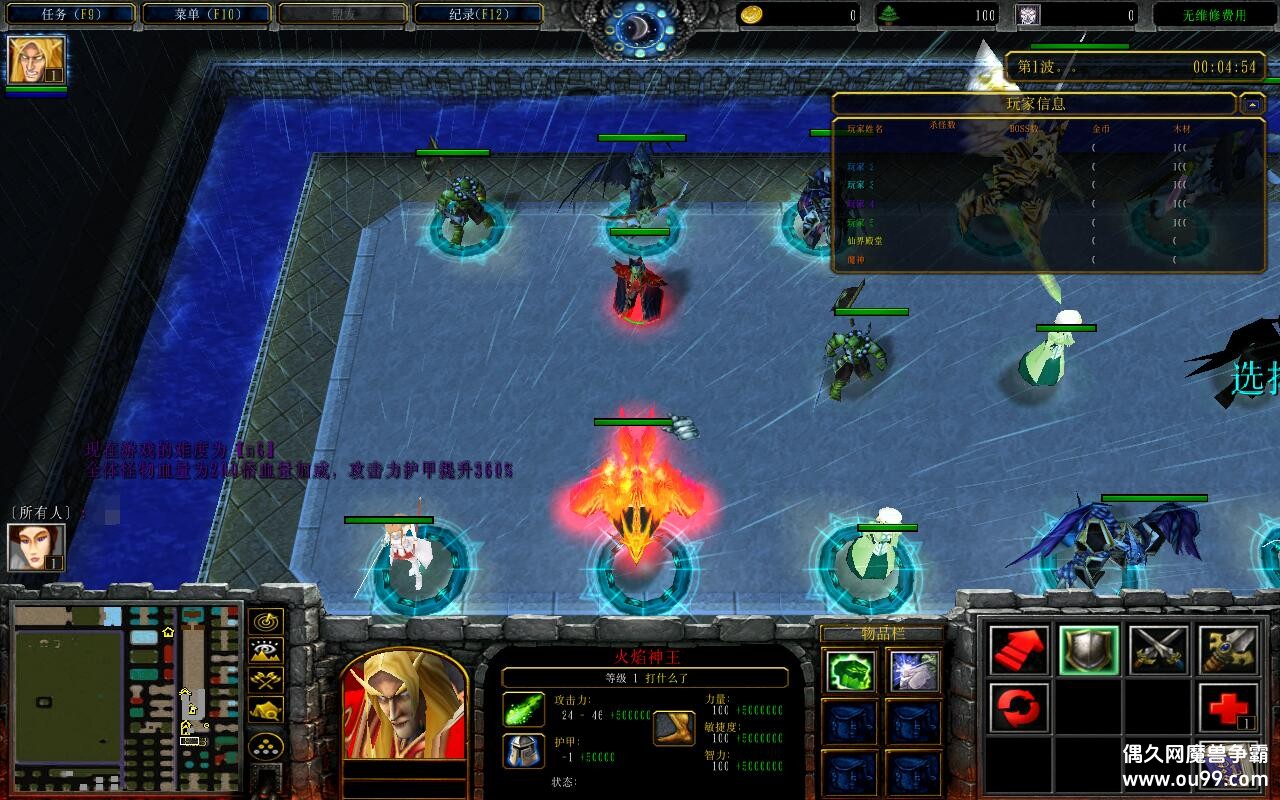
Task: Activate the red circular arrows command
Action: point(1019,708)
